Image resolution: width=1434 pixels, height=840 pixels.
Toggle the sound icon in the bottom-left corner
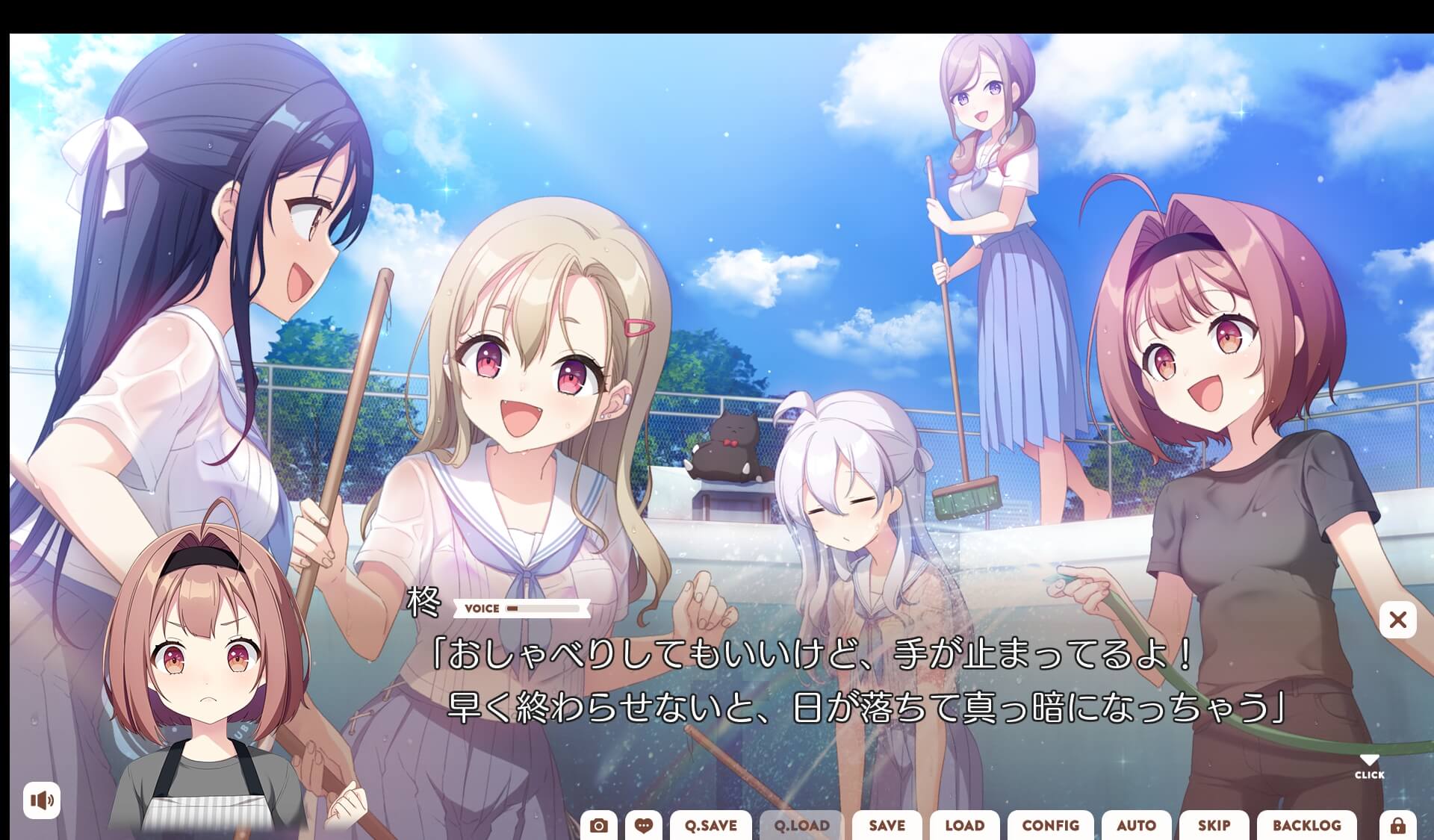pyautogui.click(x=43, y=800)
